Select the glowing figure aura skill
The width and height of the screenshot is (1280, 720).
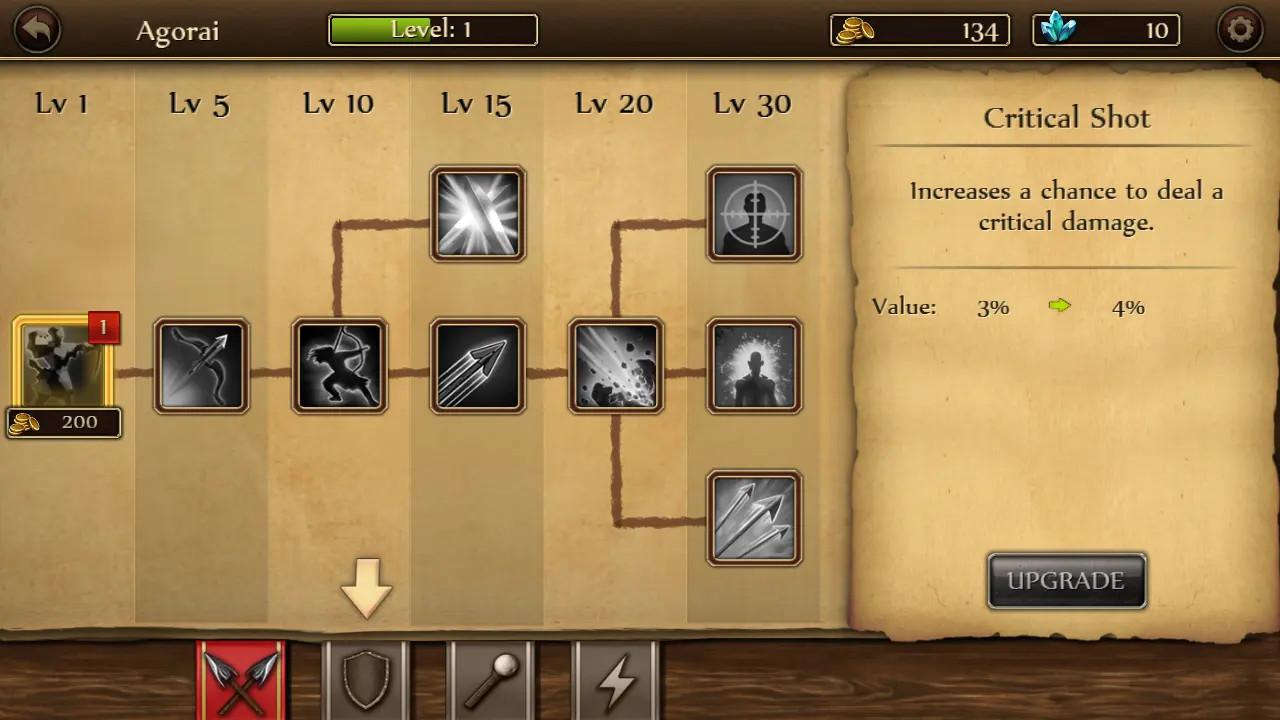754,366
